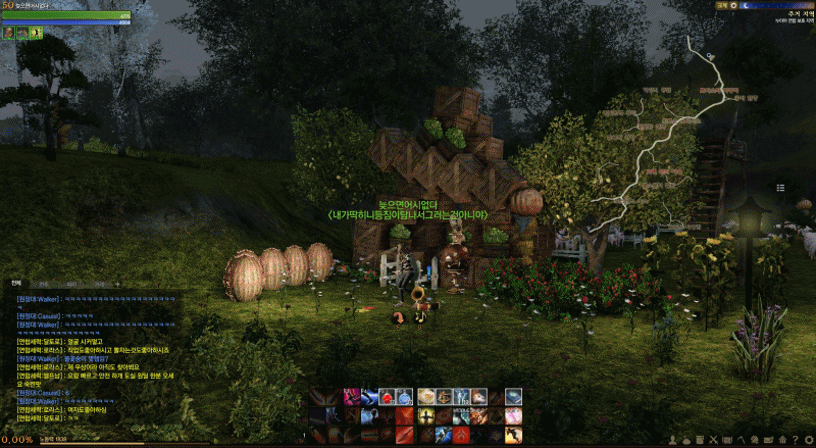Screen dimensions: 816x448
Task: Use the blue book hotbar item
Action: [x=513, y=396]
